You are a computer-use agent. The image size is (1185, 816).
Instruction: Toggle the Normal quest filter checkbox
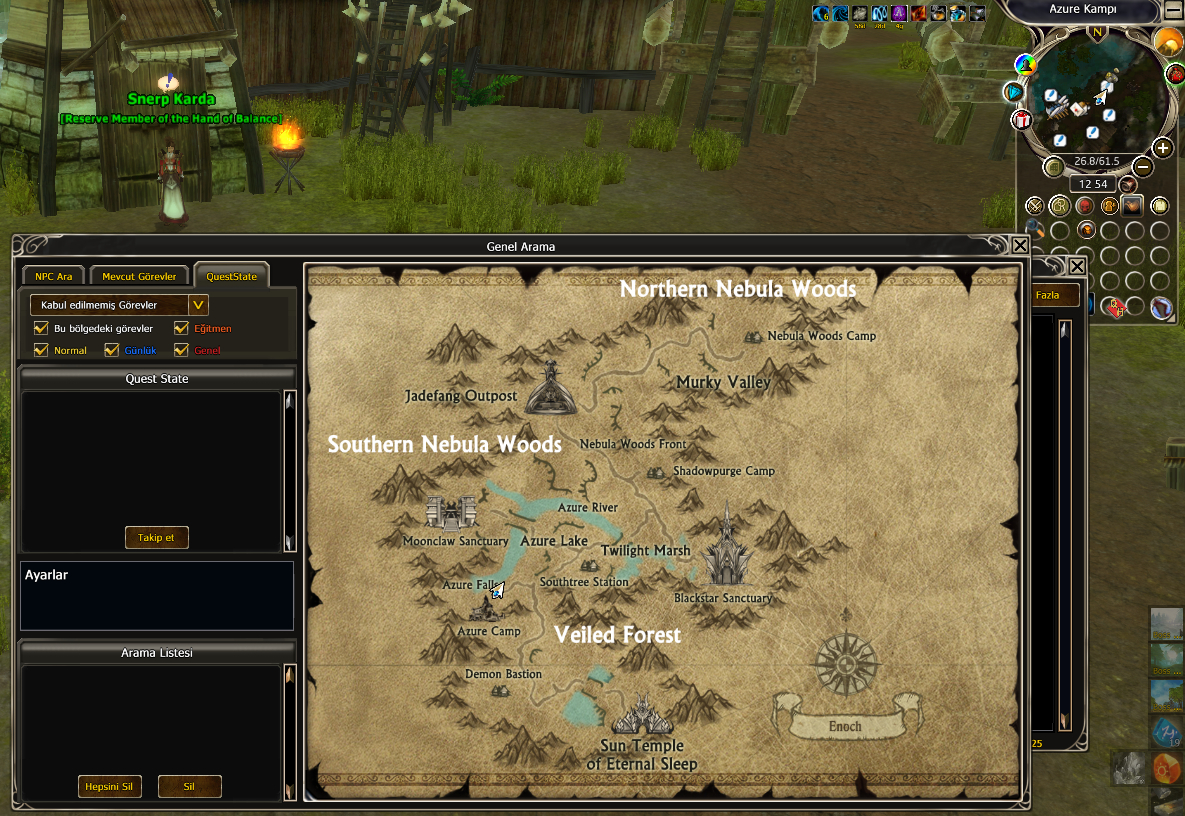(41, 350)
